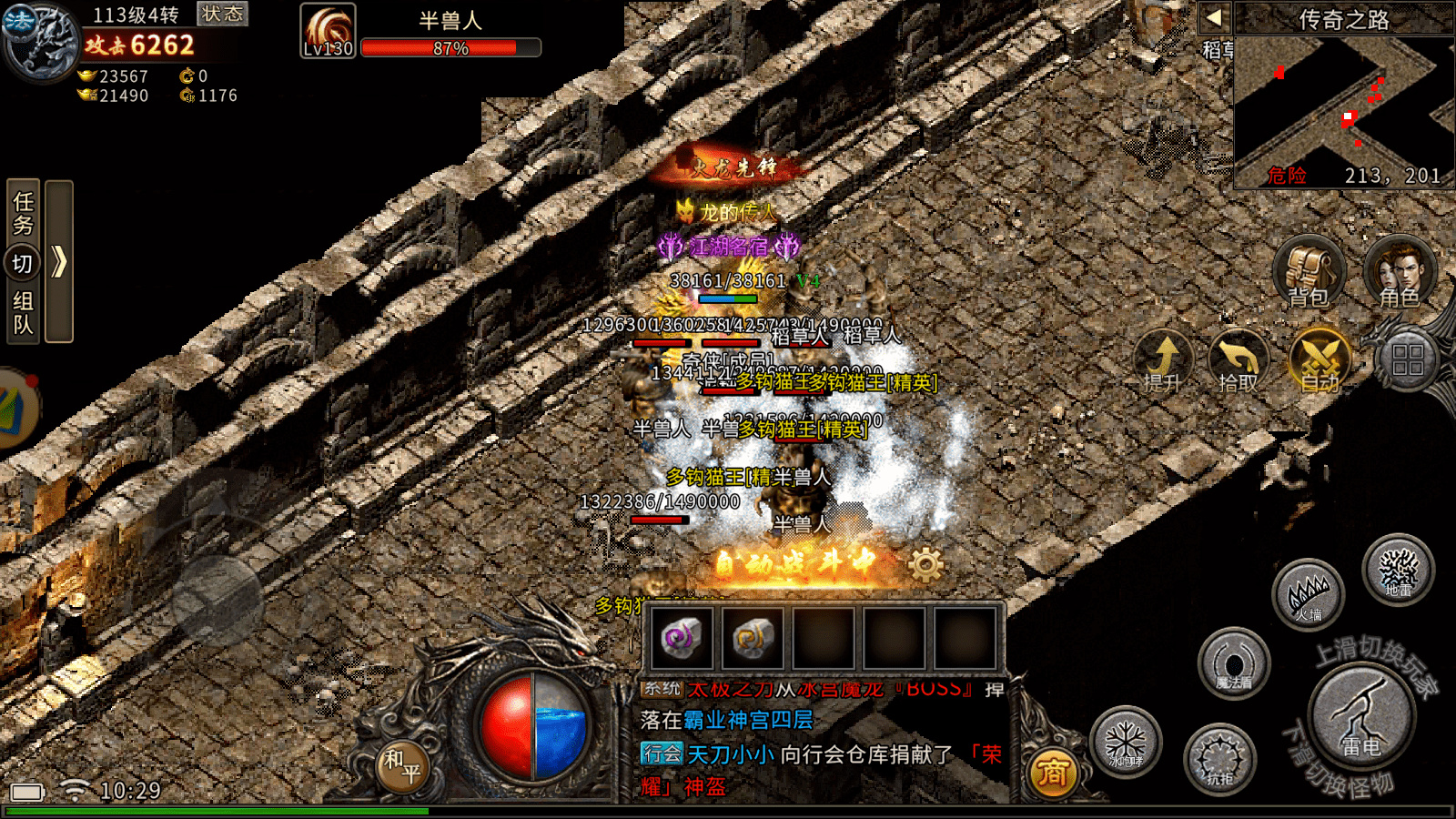The width and height of the screenshot is (1456, 819).
Task: Tap the 拾取 pickup button
Action: tap(1239, 359)
